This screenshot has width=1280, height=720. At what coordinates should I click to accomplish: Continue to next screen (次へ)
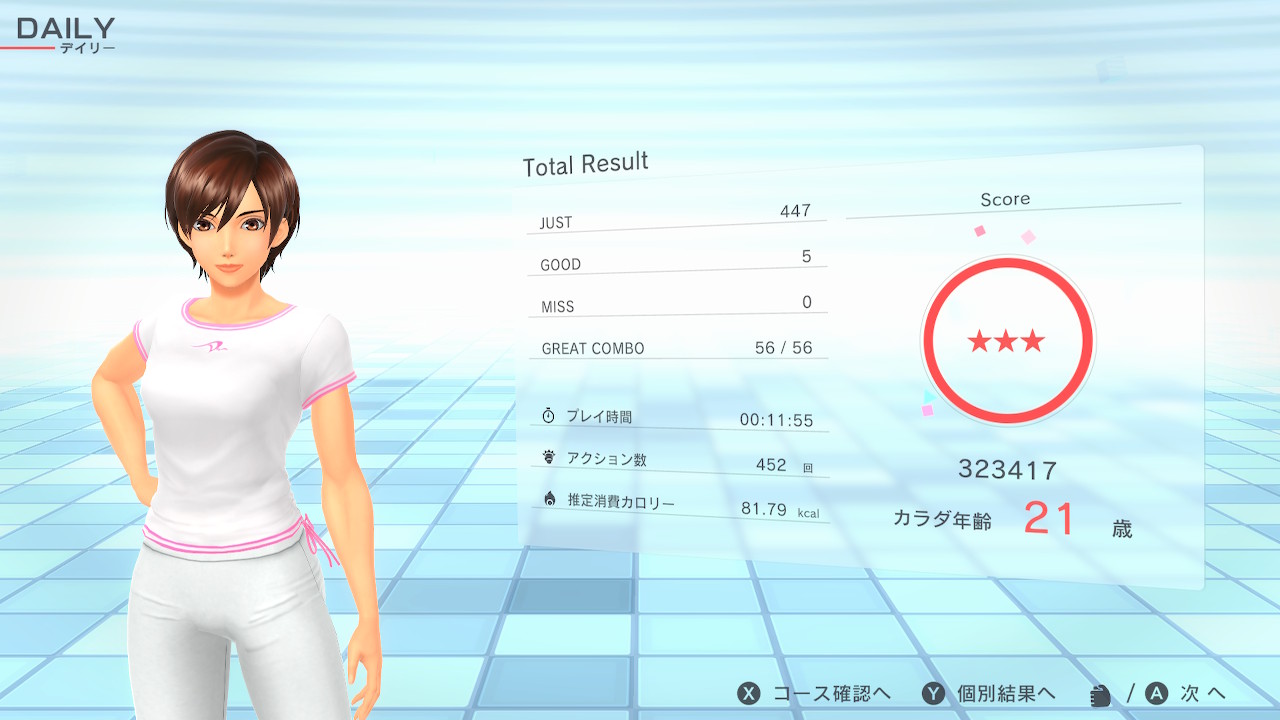[x=1186, y=694]
